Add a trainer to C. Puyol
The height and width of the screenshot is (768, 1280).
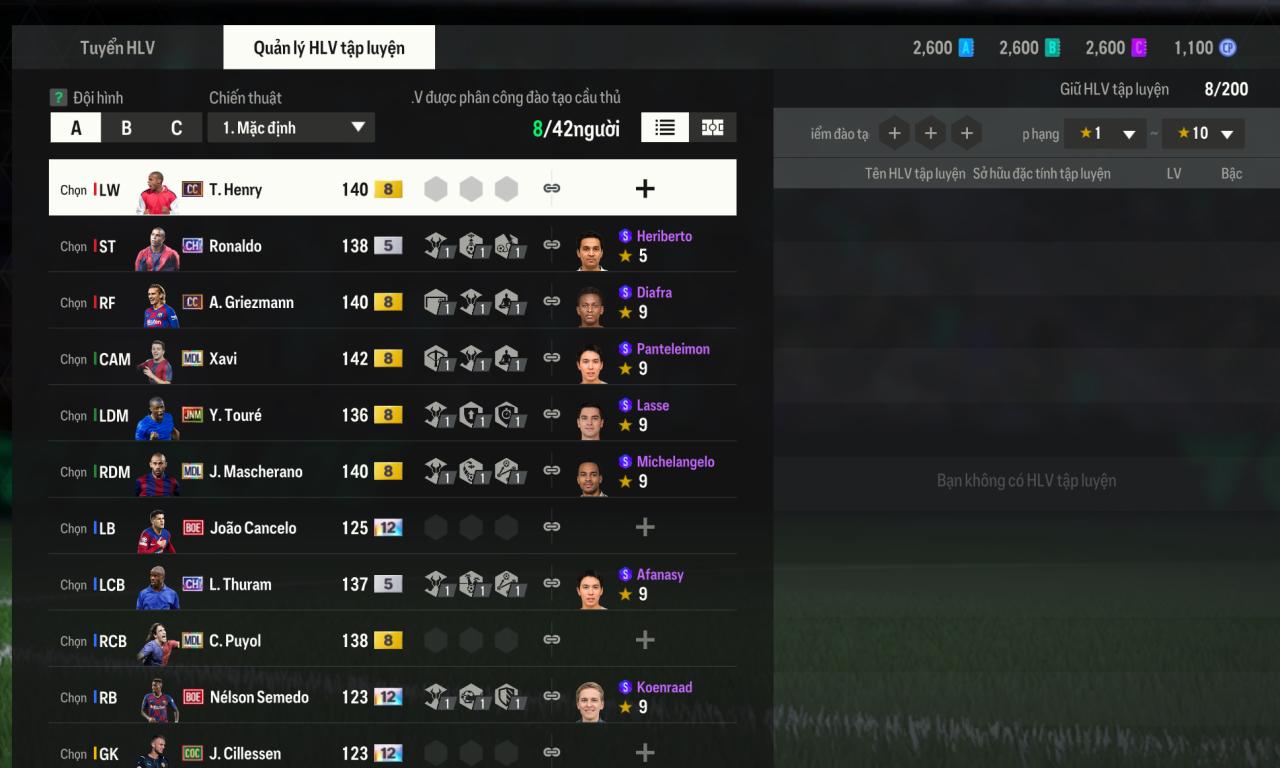point(645,640)
